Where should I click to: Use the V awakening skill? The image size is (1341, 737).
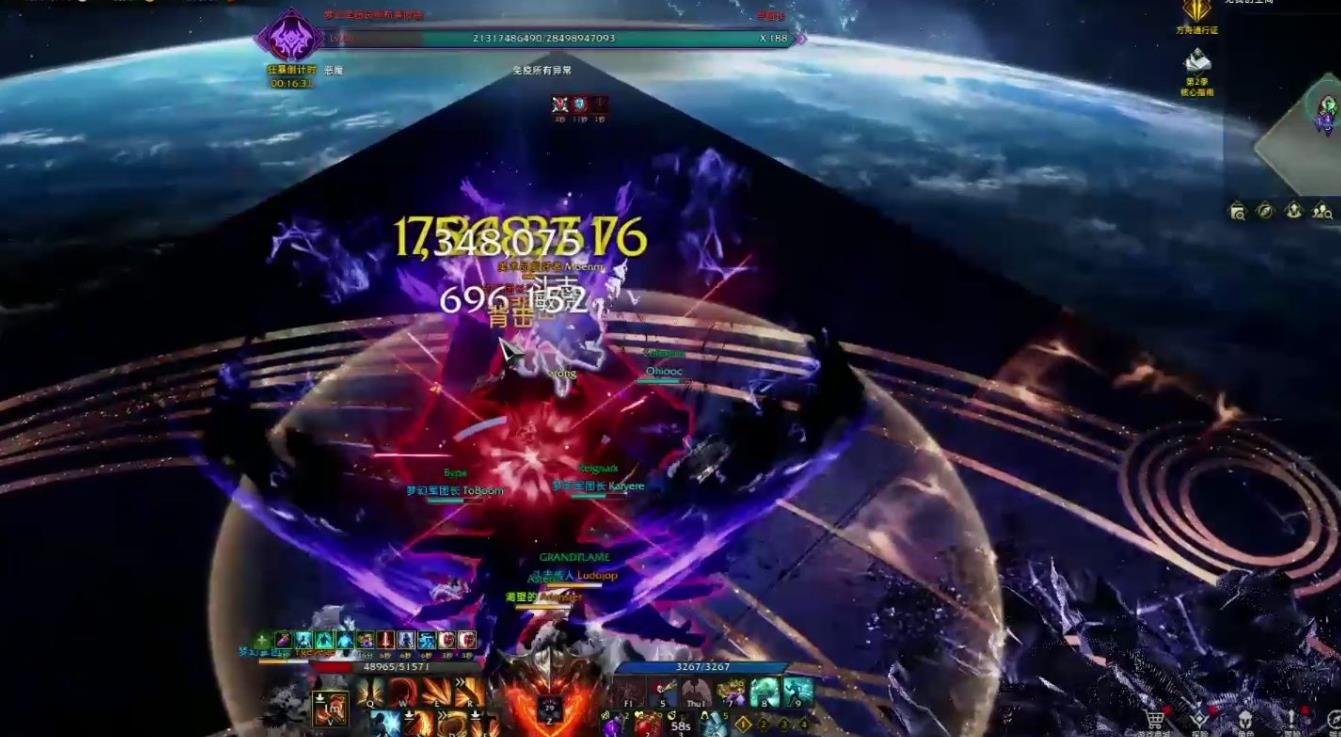(331, 707)
